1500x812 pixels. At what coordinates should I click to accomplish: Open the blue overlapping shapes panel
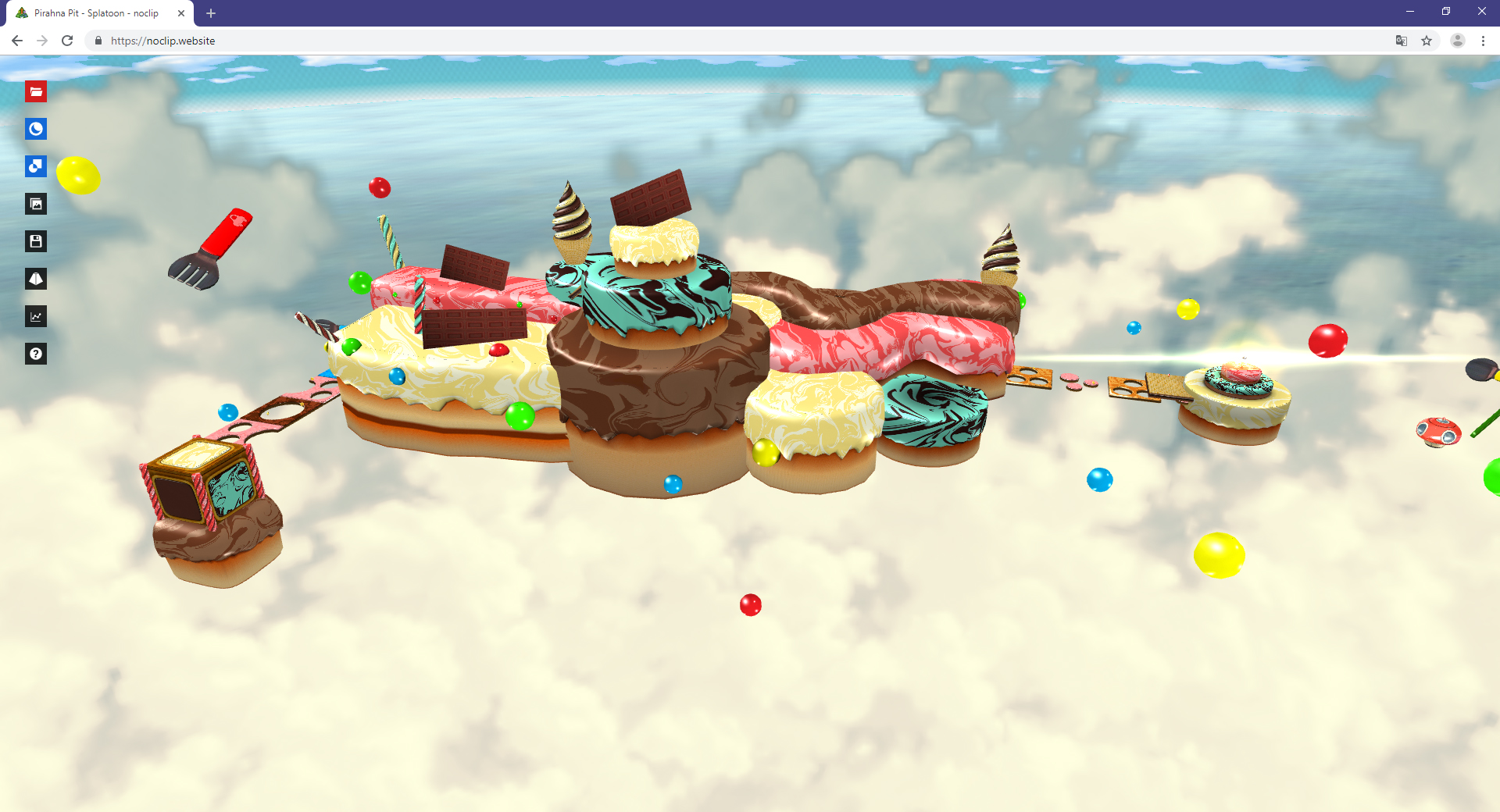(x=36, y=166)
